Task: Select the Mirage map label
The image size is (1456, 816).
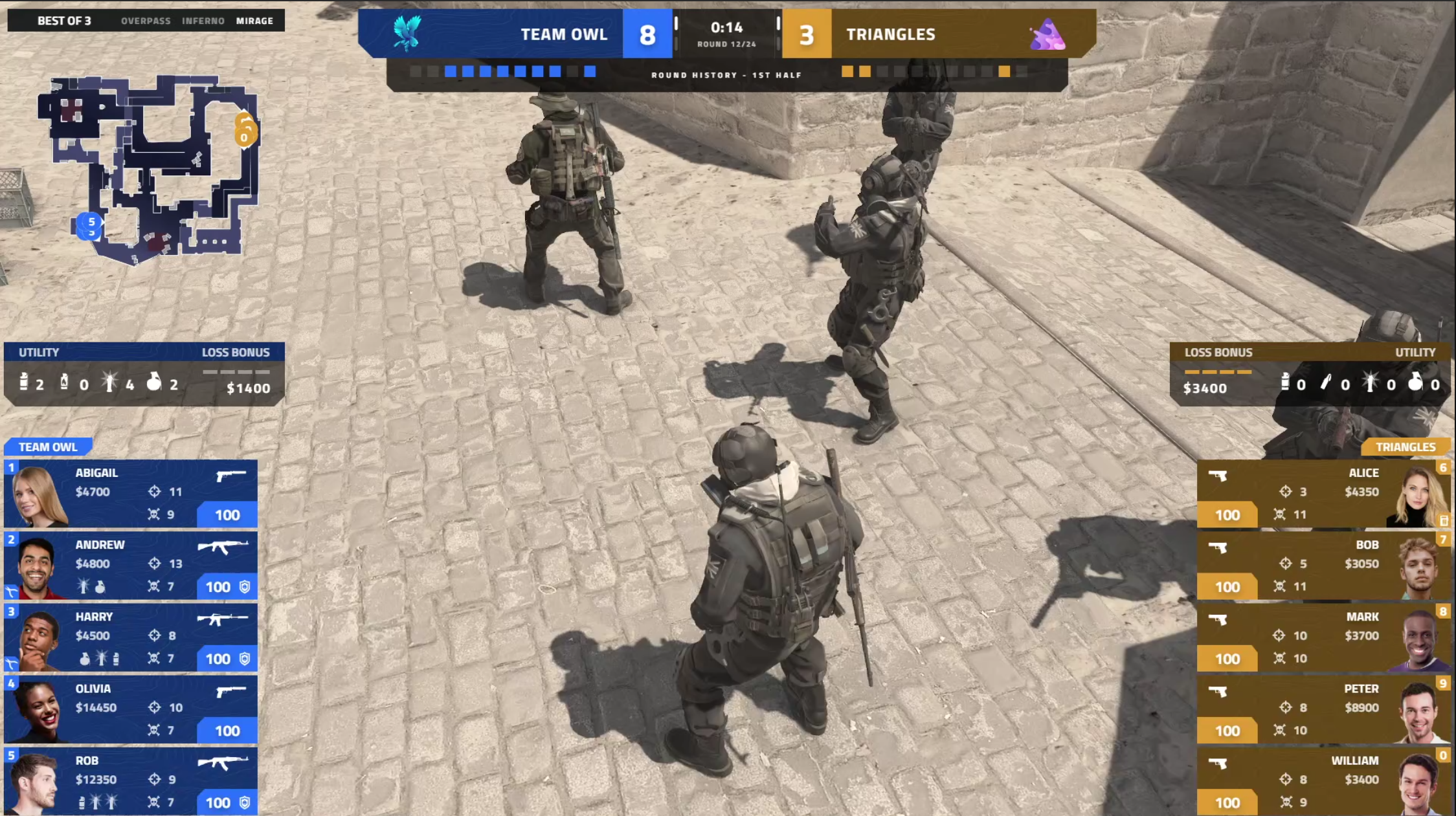Action: click(254, 21)
